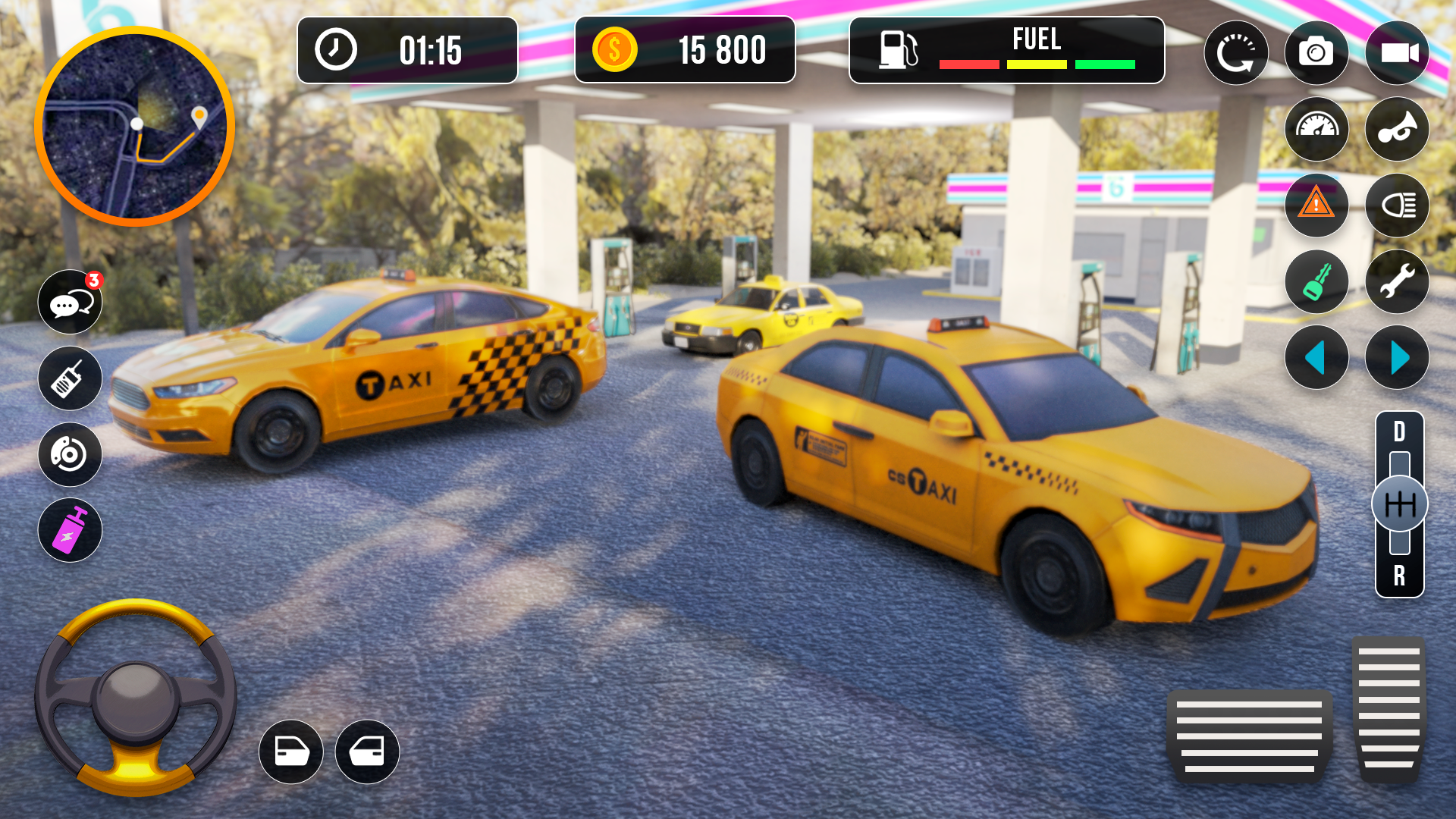Use the ignition key
The height and width of the screenshot is (819, 1456).
pos(1317,281)
